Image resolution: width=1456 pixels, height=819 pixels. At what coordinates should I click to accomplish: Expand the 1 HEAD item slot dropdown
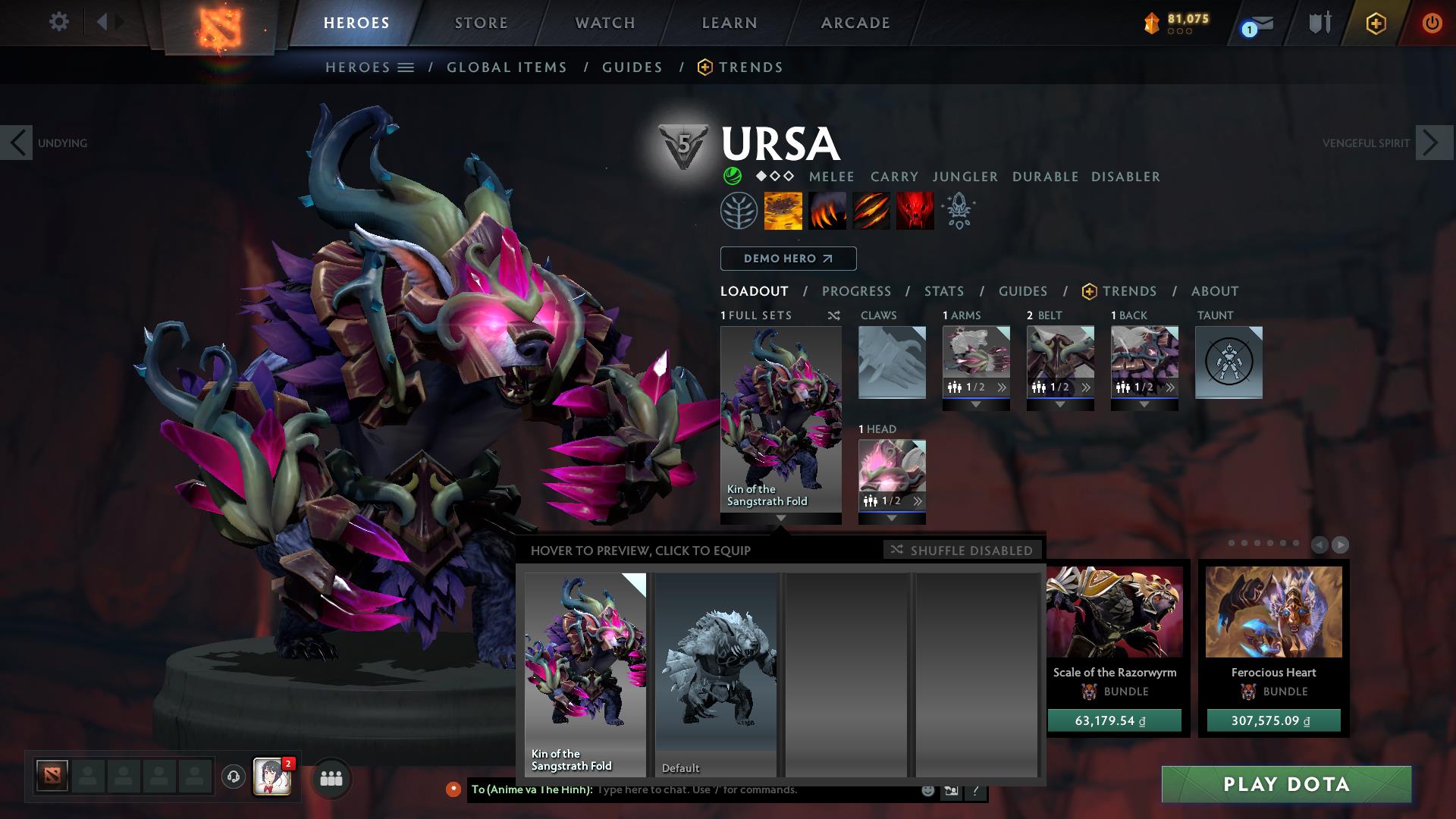pos(892,519)
